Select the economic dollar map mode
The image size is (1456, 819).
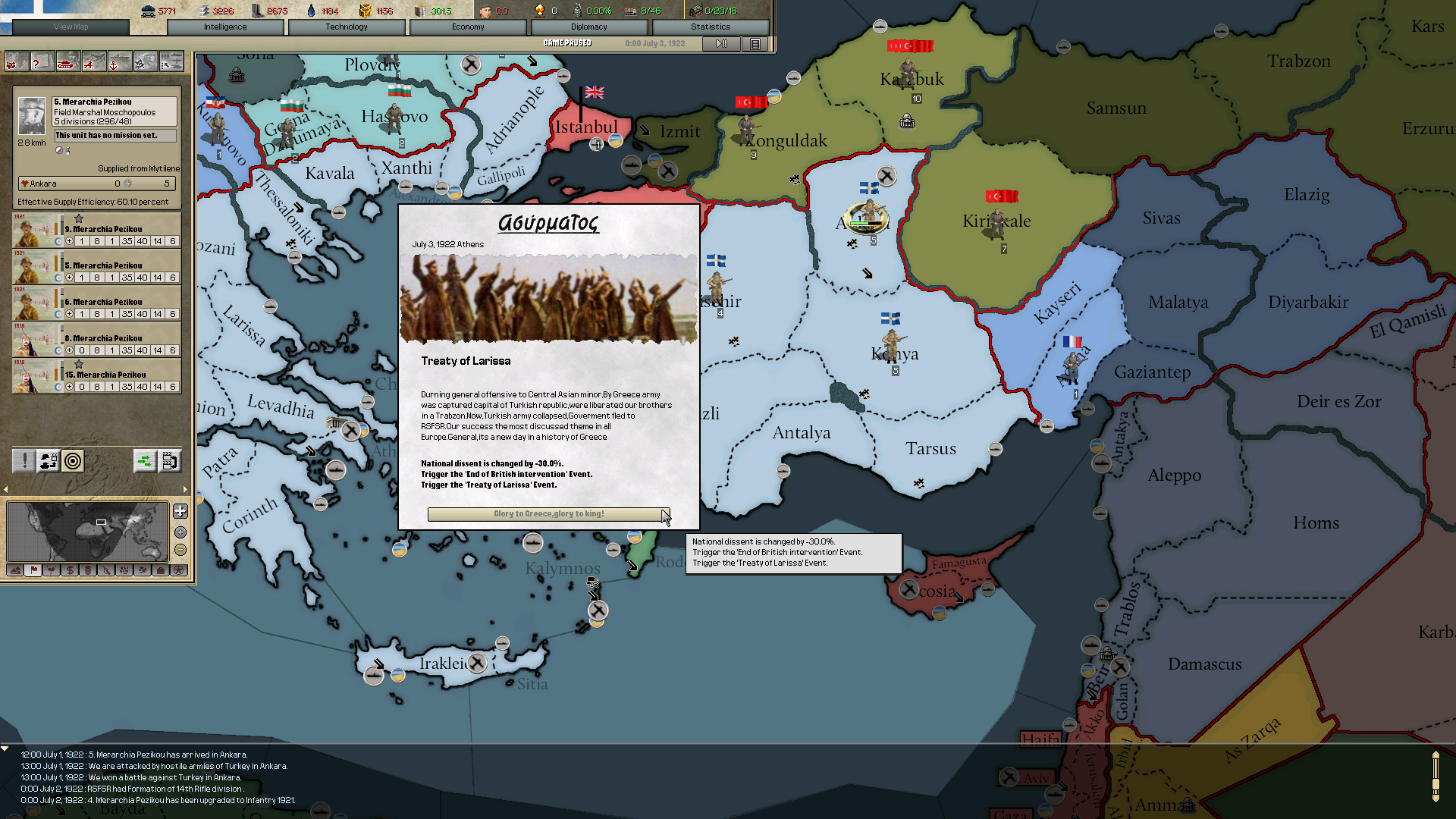70,571
